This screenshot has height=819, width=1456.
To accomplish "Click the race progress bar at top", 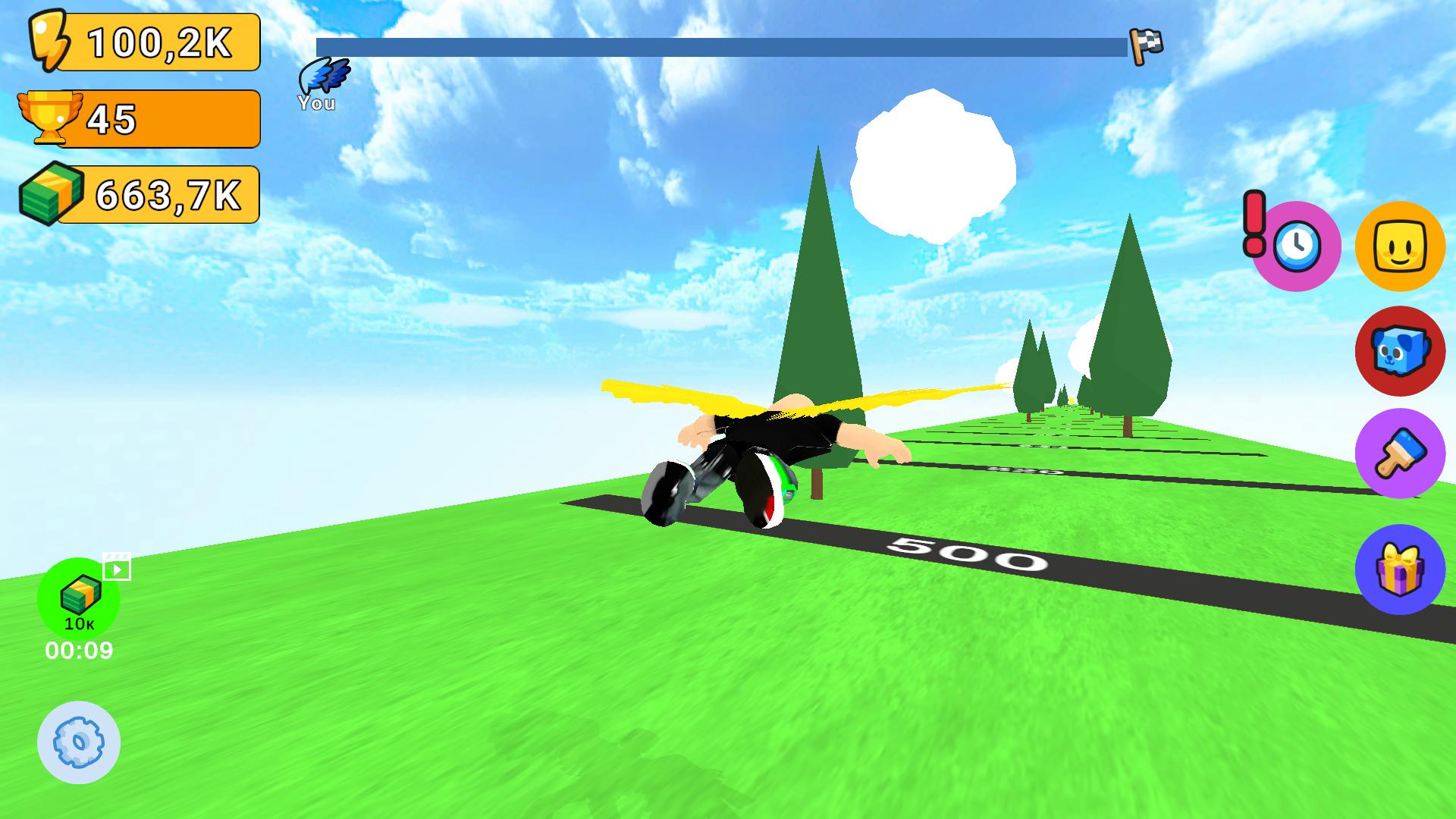I will tap(720, 45).
